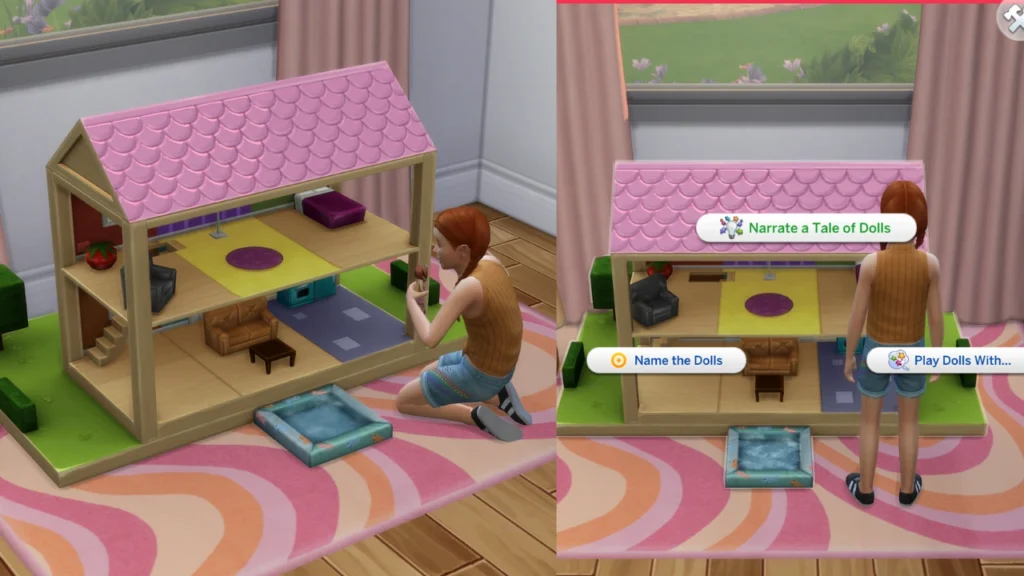This screenshot has height=576, width=1024.
Task: Choose Narrate a Tale of Dolls
Action: 806,228
